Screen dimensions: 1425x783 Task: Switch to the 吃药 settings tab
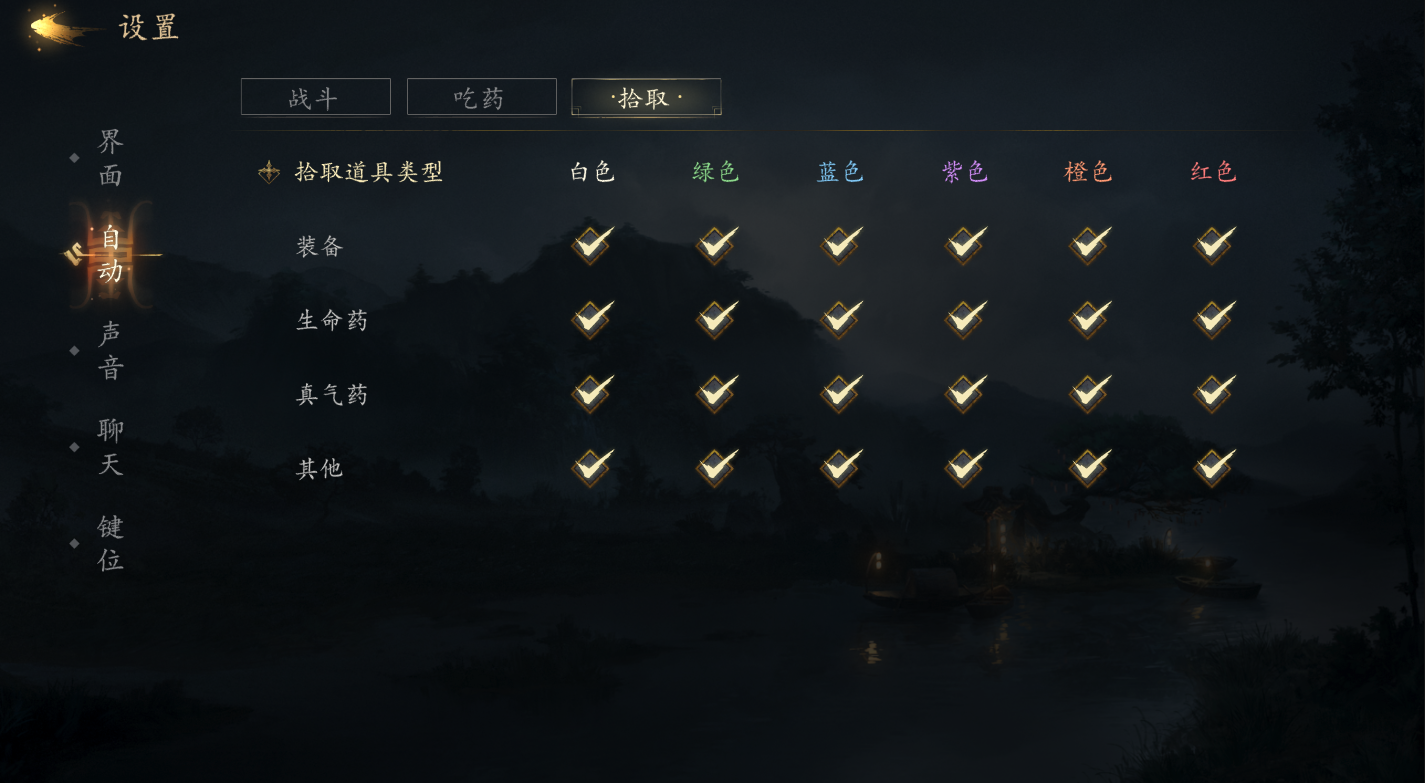coord(481,96)
